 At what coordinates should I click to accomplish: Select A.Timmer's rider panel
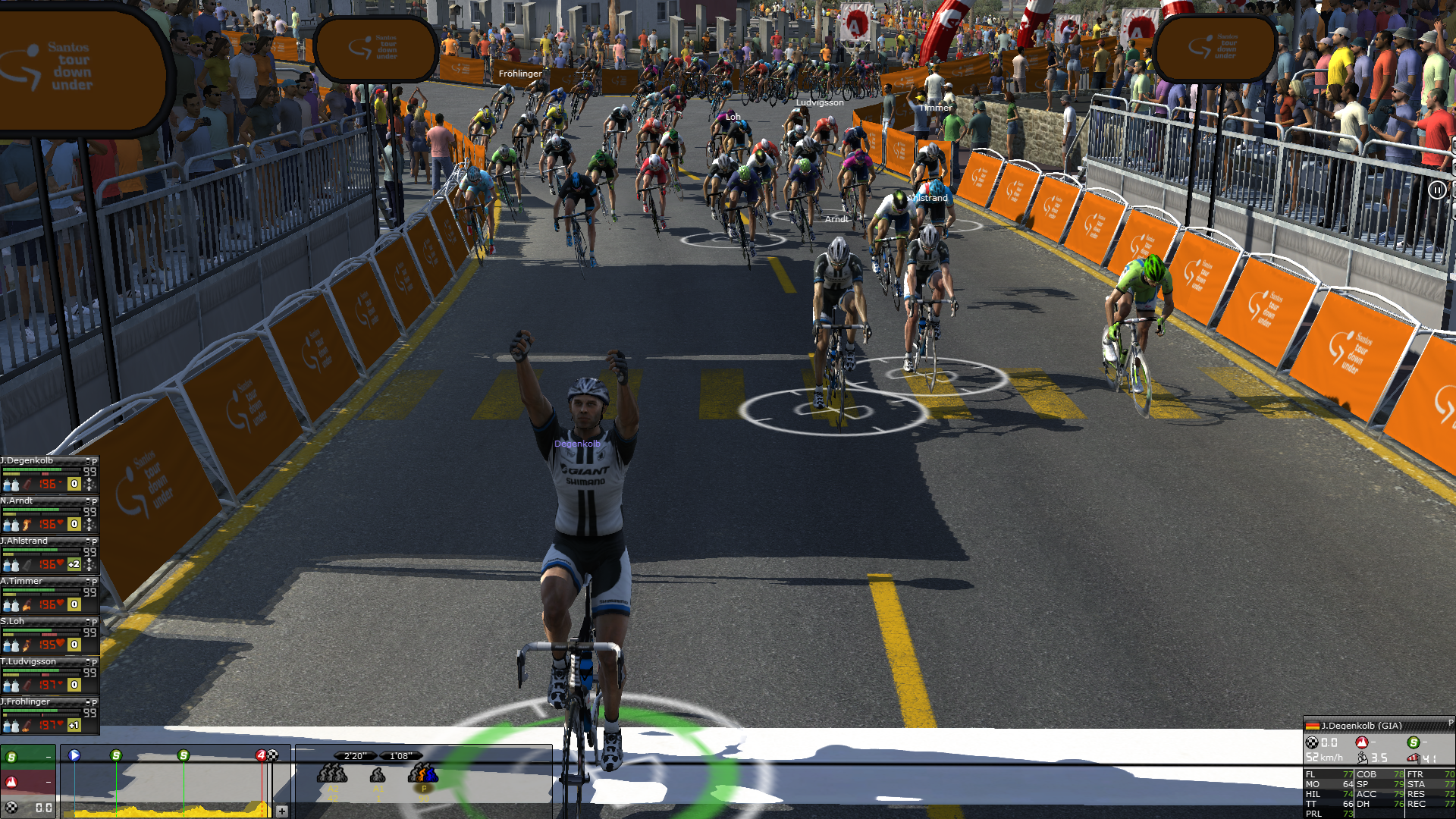pyautogui.click(x=25, y=582)
